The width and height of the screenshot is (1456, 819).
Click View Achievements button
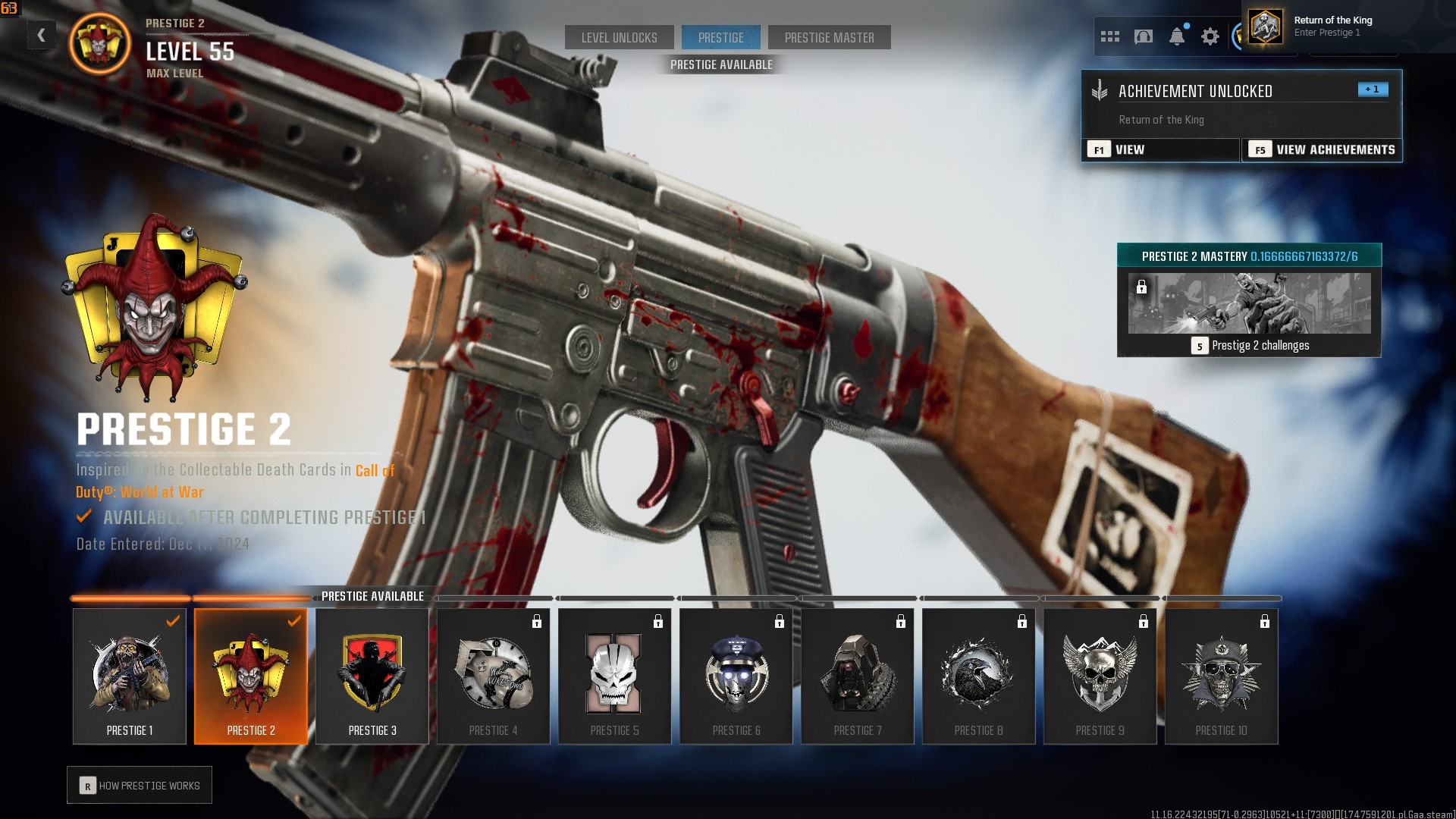coord(1322,149)
